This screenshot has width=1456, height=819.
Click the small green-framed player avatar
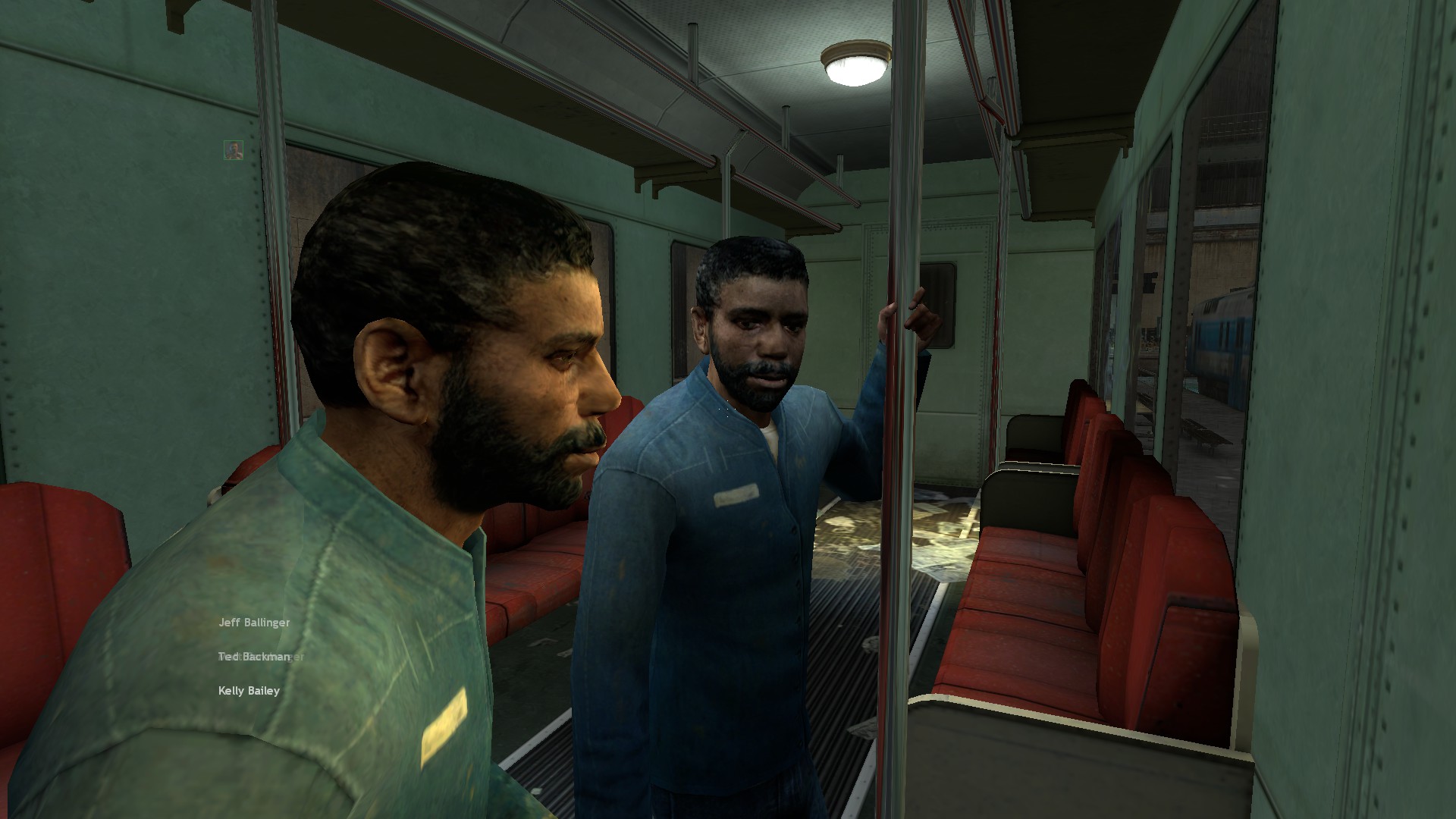coord(234,150)
